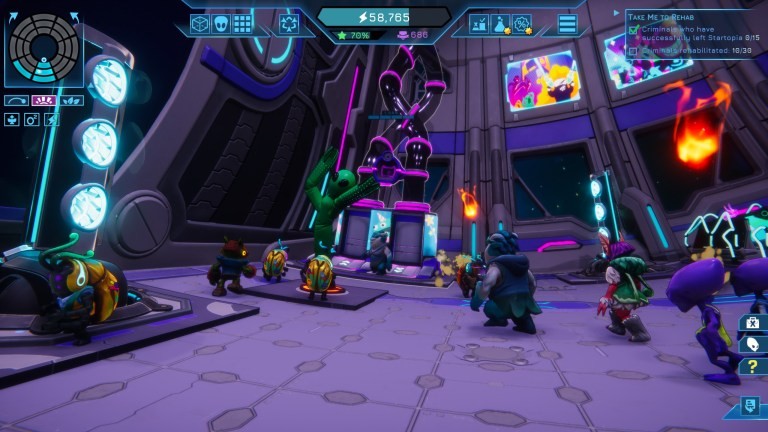Open the three-line main menu
768x432 pixels.
(567, 23)
